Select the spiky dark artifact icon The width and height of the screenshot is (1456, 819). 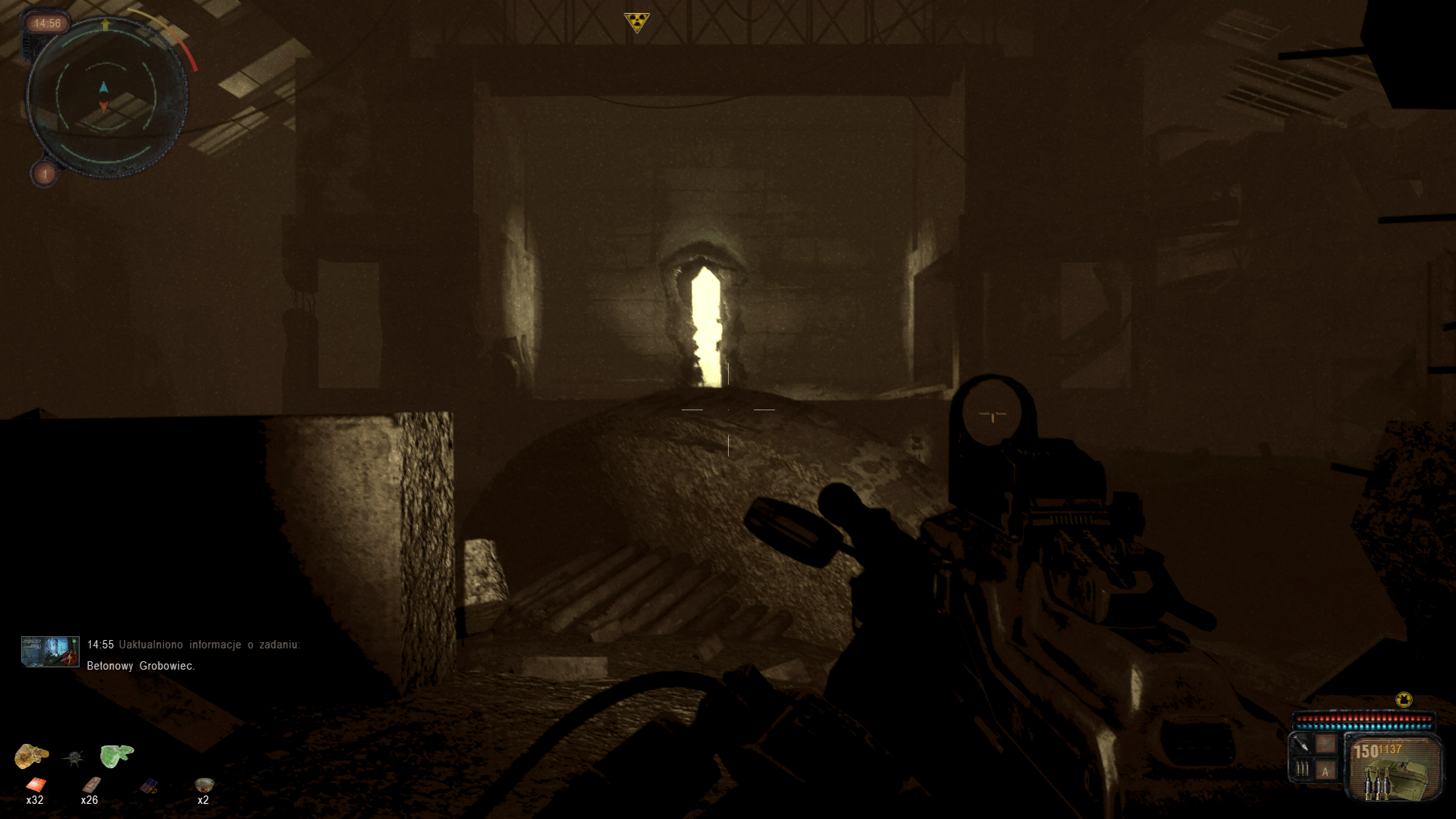pyautogui.click(x=74, y=757)
